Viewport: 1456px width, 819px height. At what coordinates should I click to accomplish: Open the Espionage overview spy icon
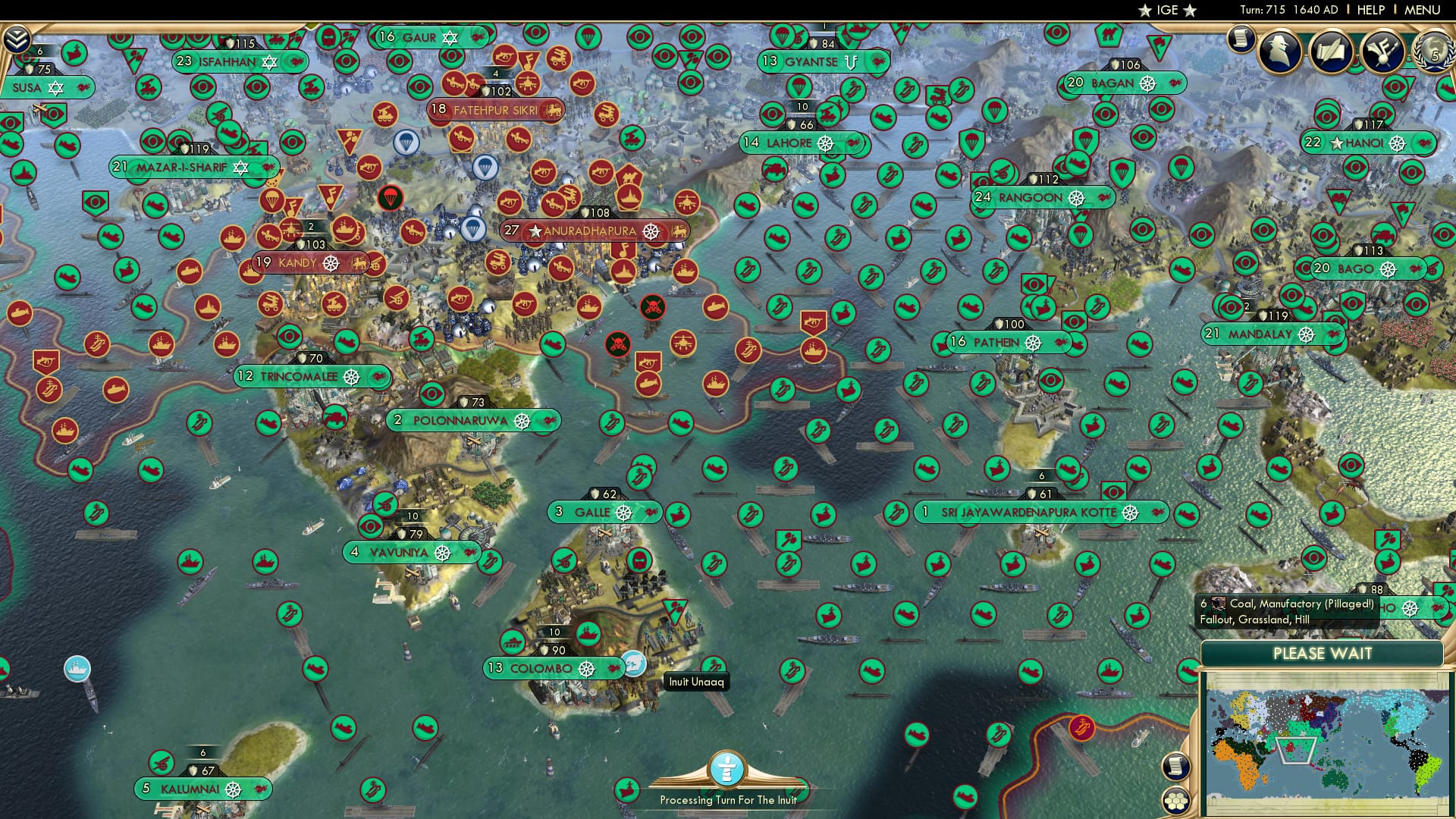[x=1282, y=53]
